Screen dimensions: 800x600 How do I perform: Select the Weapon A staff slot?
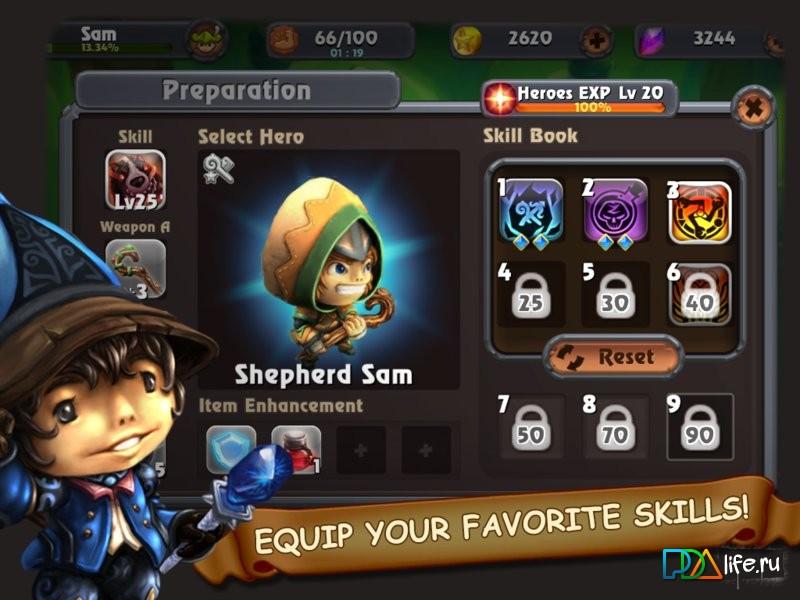[135, 269]
